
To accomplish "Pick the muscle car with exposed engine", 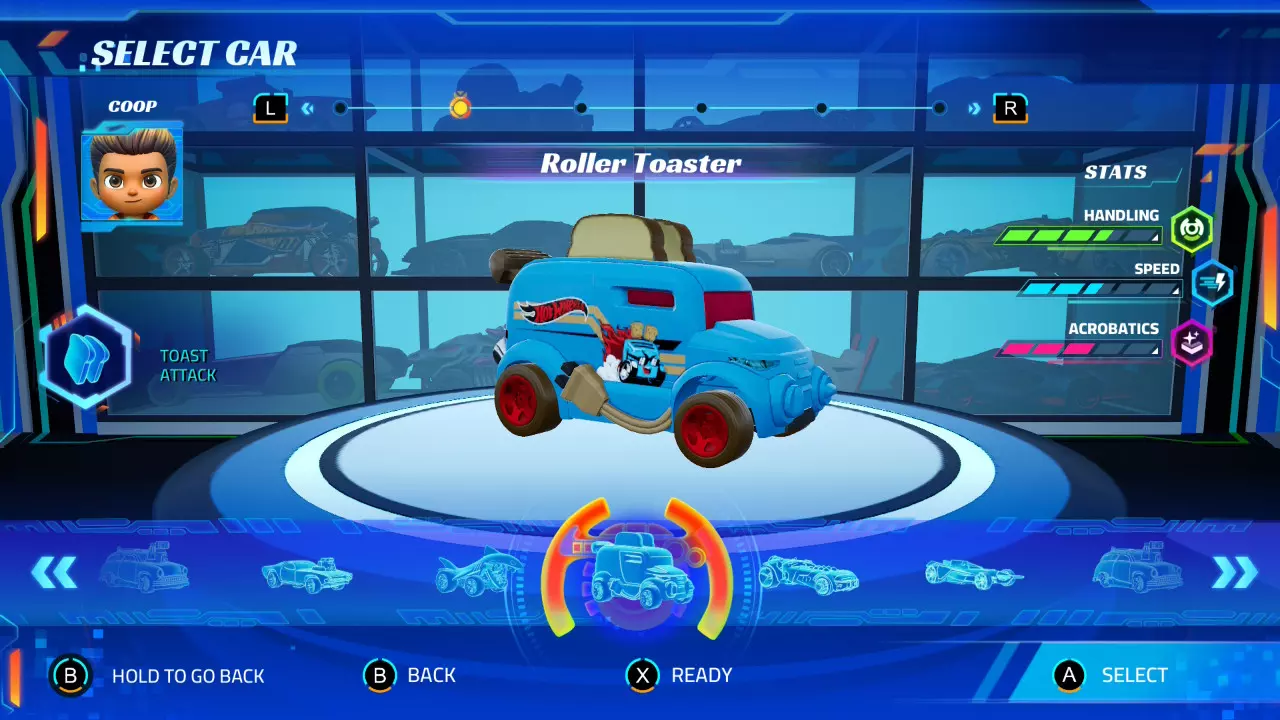I will [307, 574].
